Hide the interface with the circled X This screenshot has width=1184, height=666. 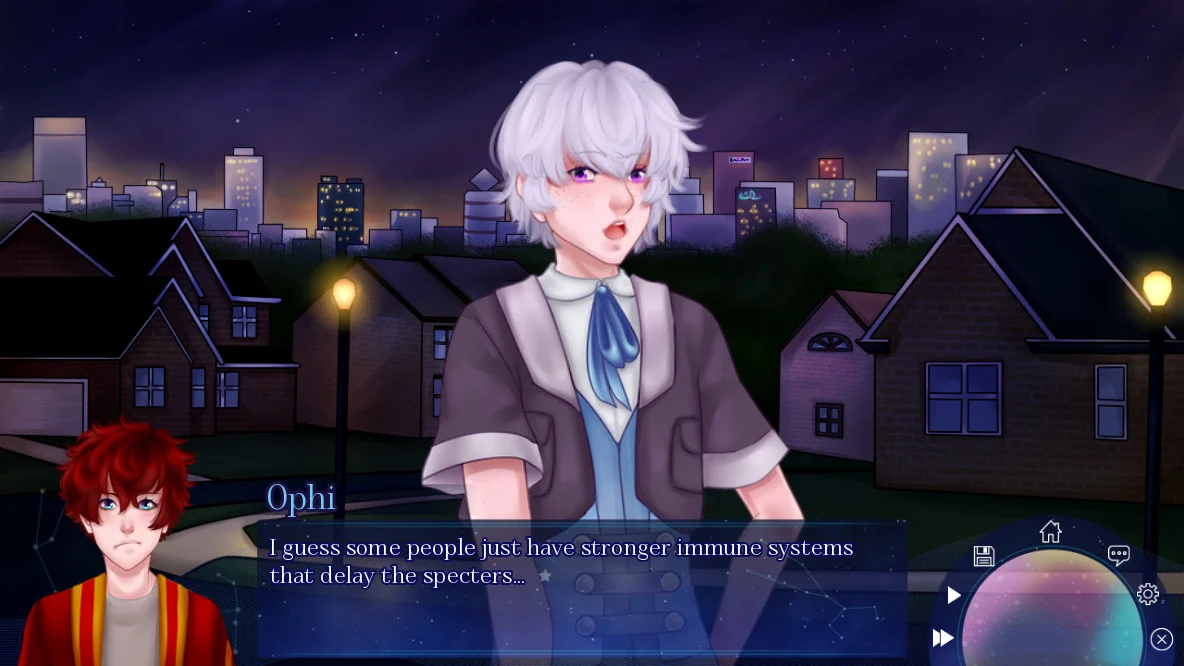(1161, 639)
